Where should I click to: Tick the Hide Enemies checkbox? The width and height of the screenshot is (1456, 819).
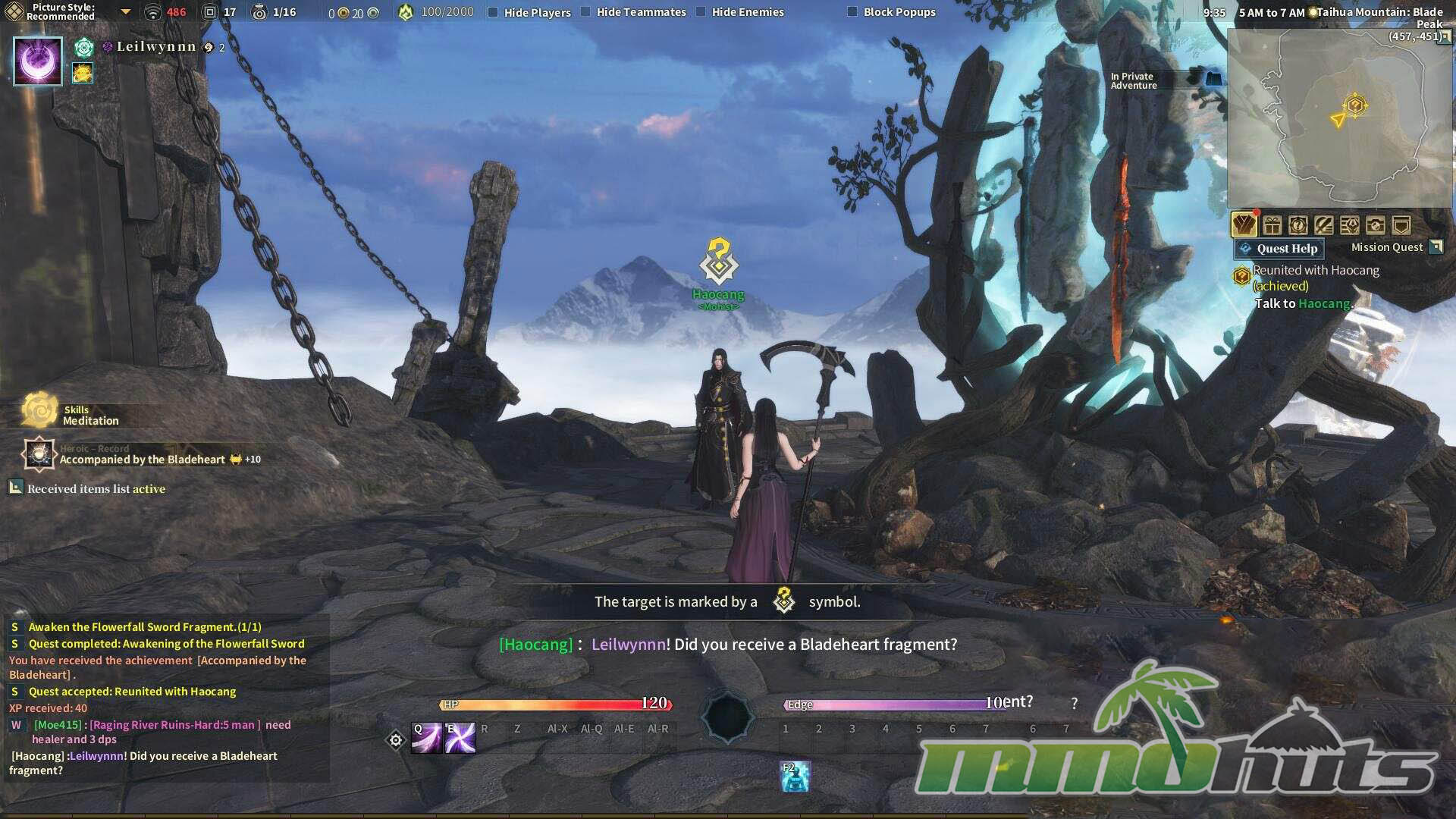701,12
